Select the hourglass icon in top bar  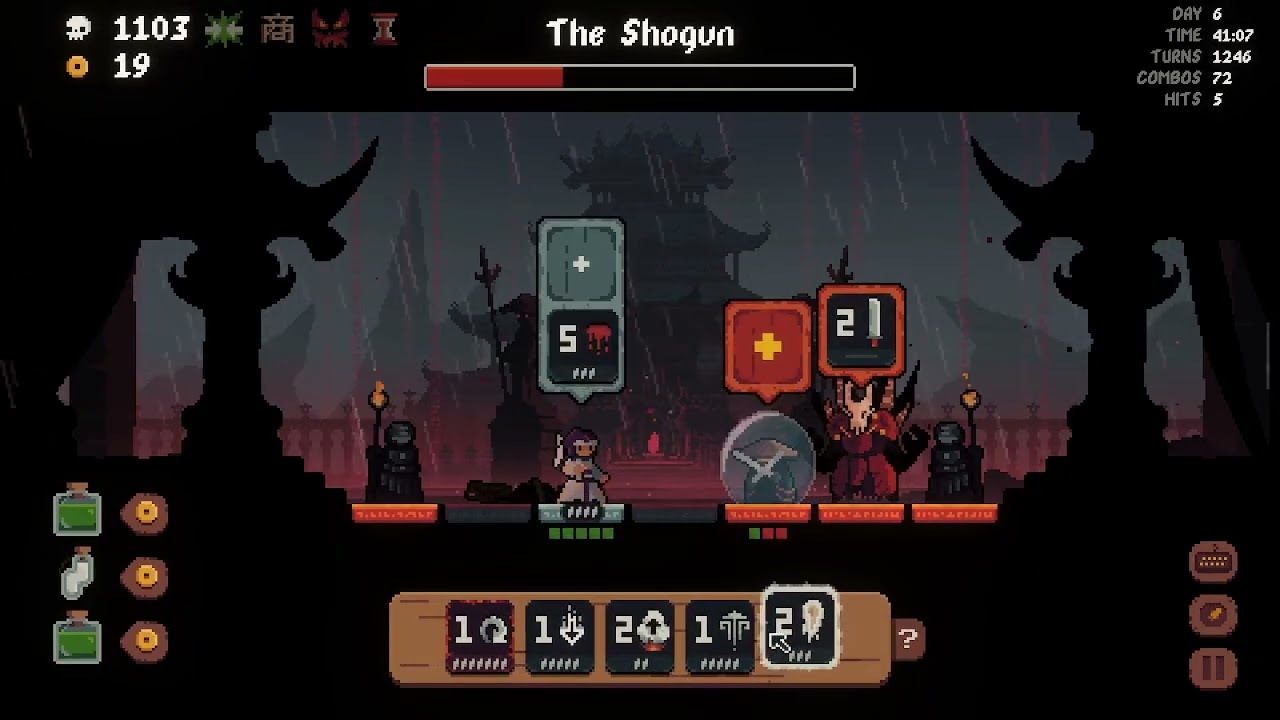point(383,29)
